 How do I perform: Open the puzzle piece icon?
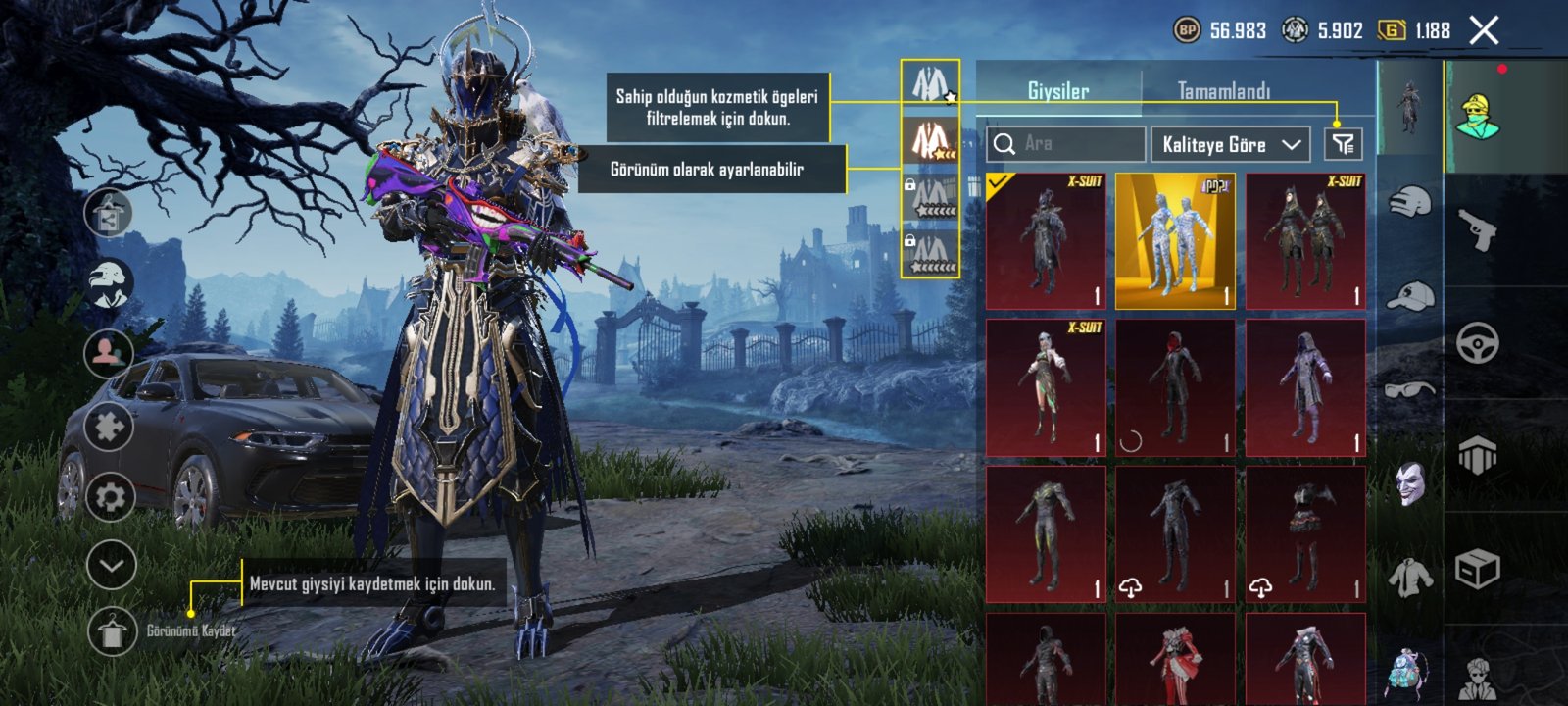[x=109, y=428]
